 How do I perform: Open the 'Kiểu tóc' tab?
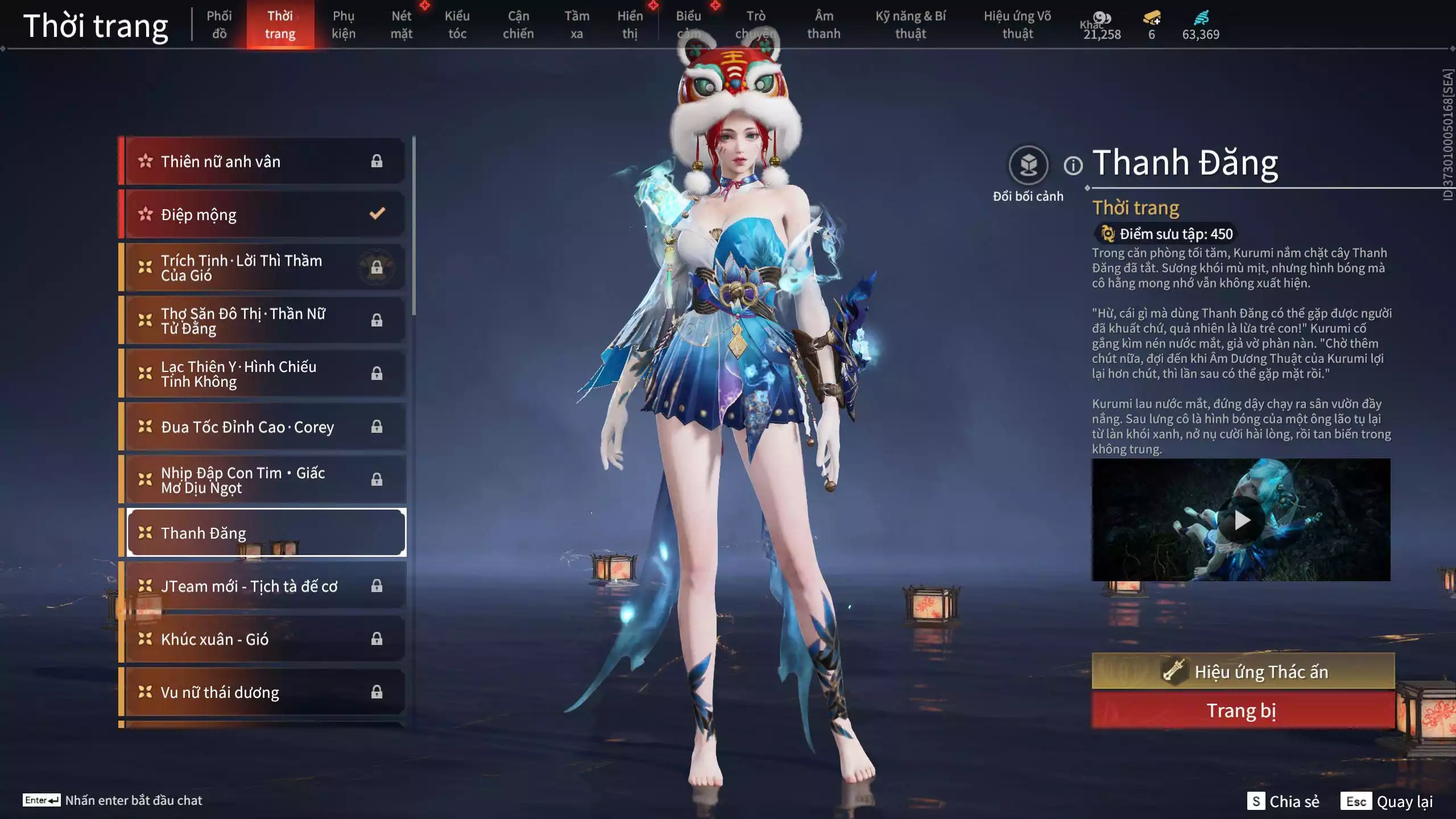[x=457, y=25]
